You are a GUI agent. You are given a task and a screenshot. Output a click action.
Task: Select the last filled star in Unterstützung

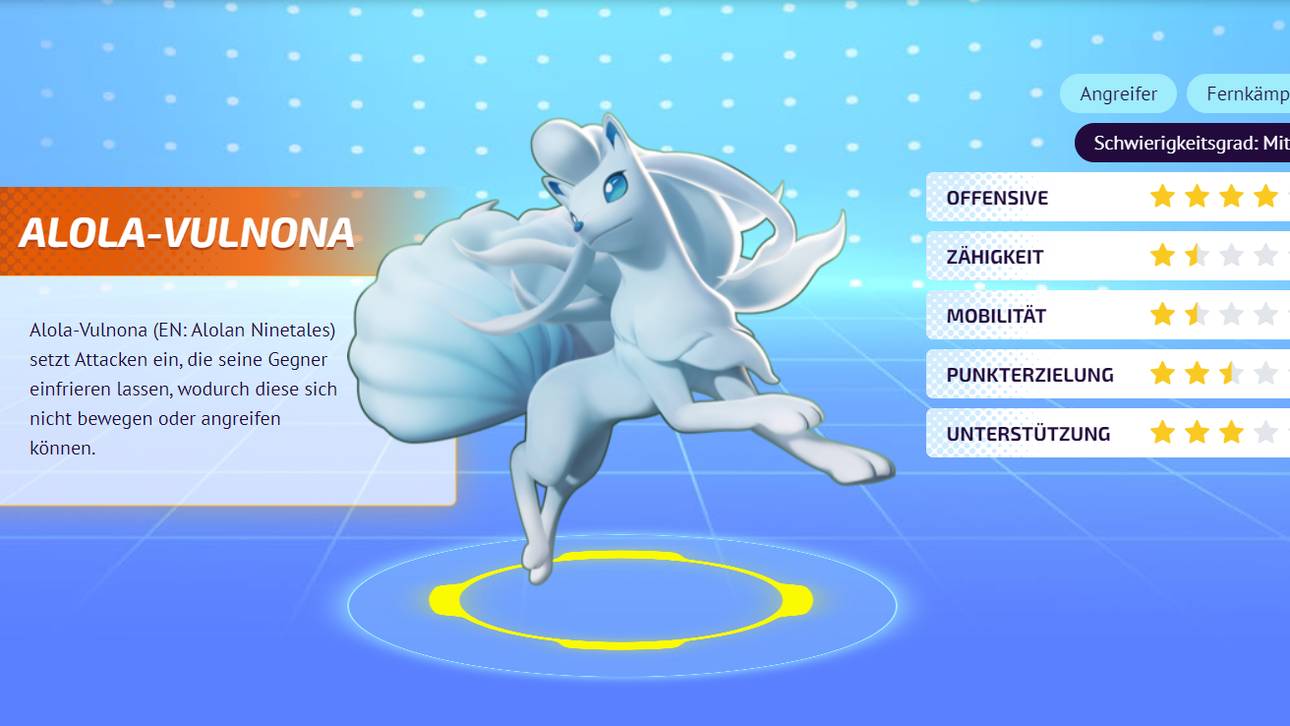(x=1229, y=433)
